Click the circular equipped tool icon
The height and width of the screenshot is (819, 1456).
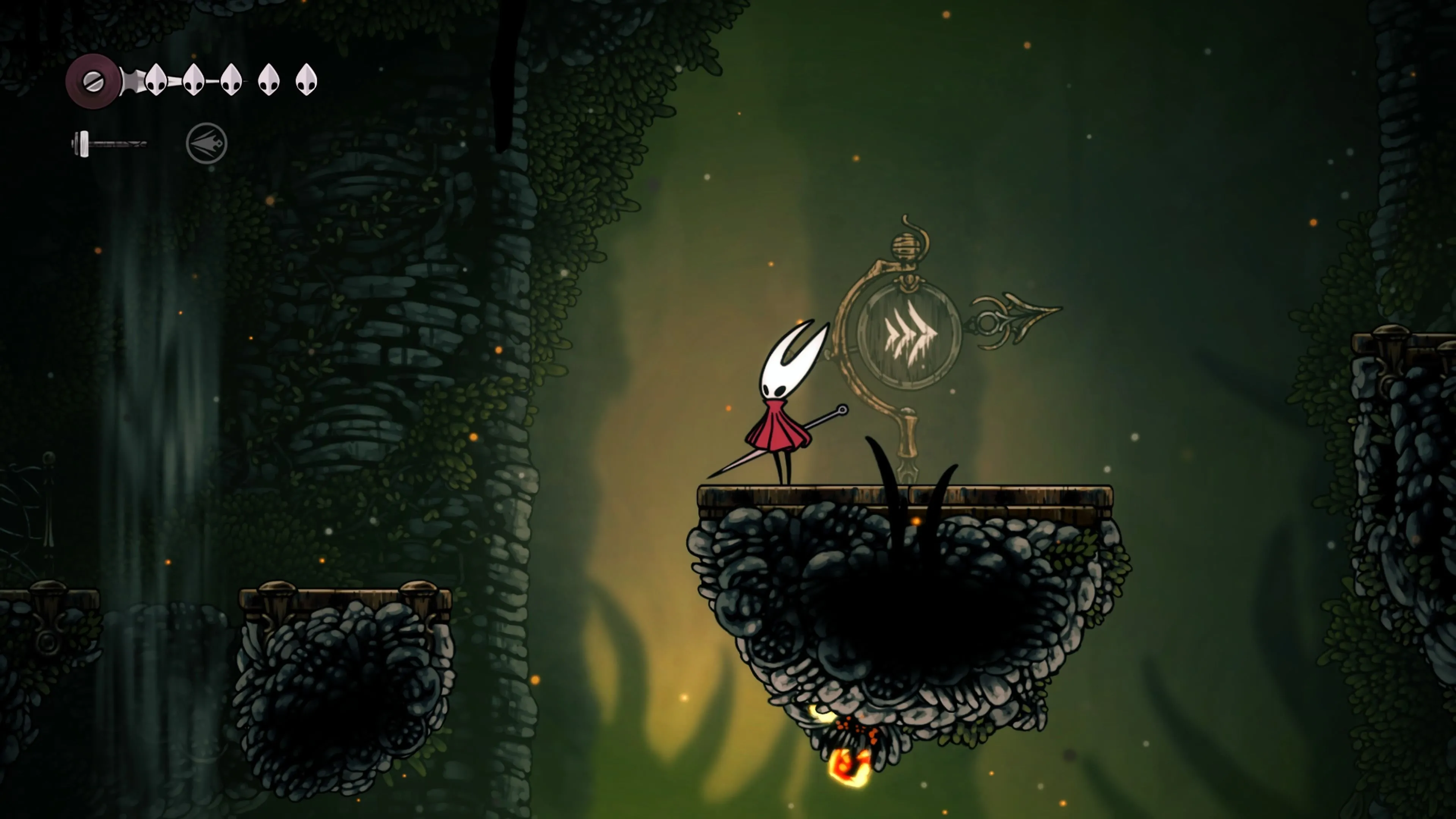206,144
